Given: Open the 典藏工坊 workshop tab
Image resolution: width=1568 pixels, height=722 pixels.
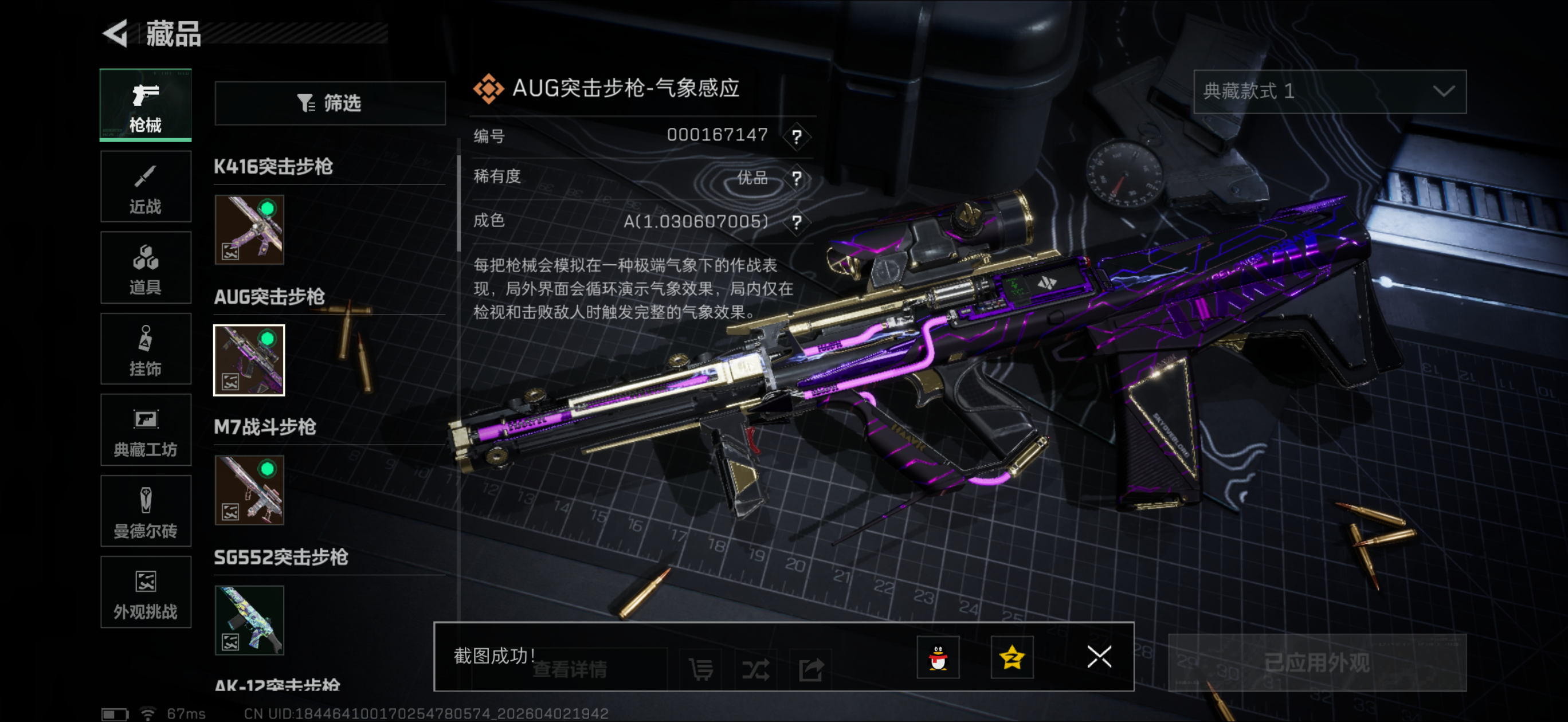Looking at the screenshot, I should coord(146,430).
